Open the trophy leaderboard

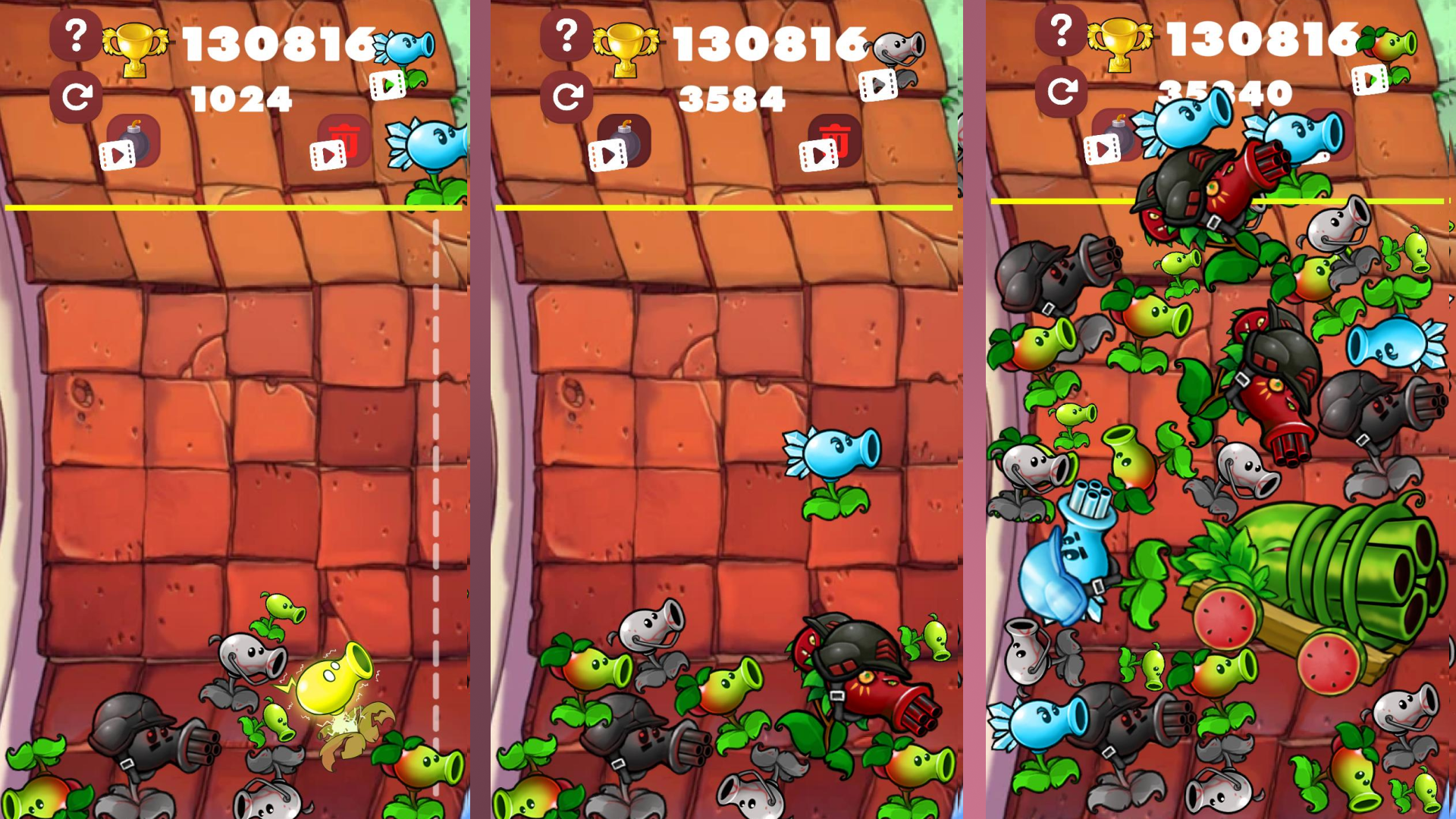[x=138, y=44]
